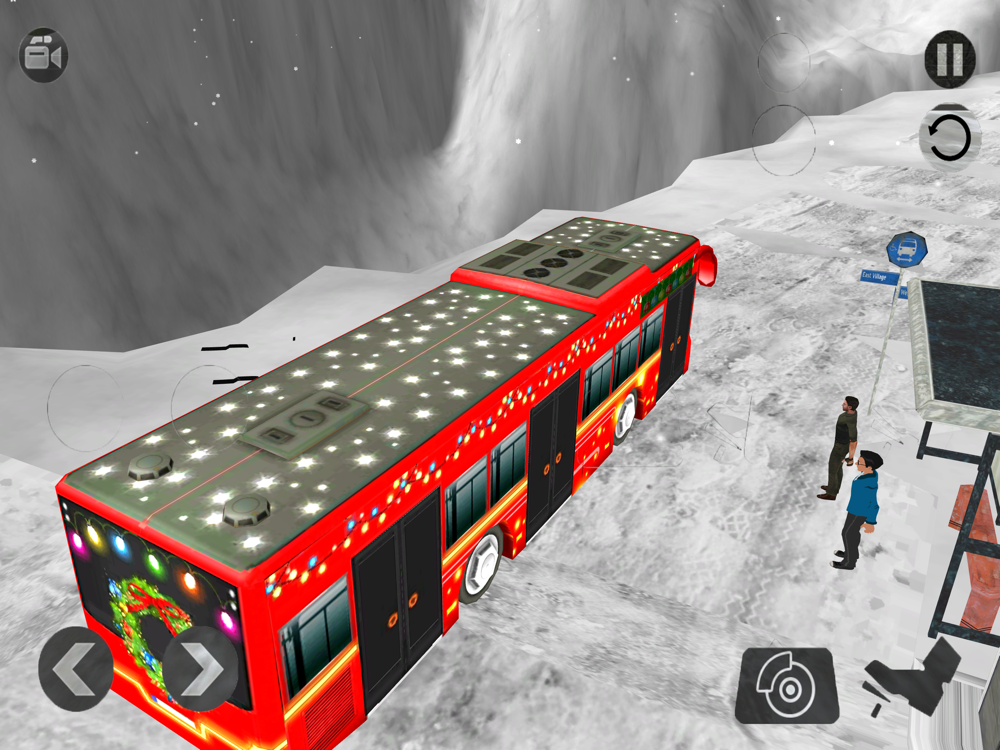Image resolution: width=1000 pixels, height=750 pixels.
Task: Switch the camera view
Action: coord(43,55)
